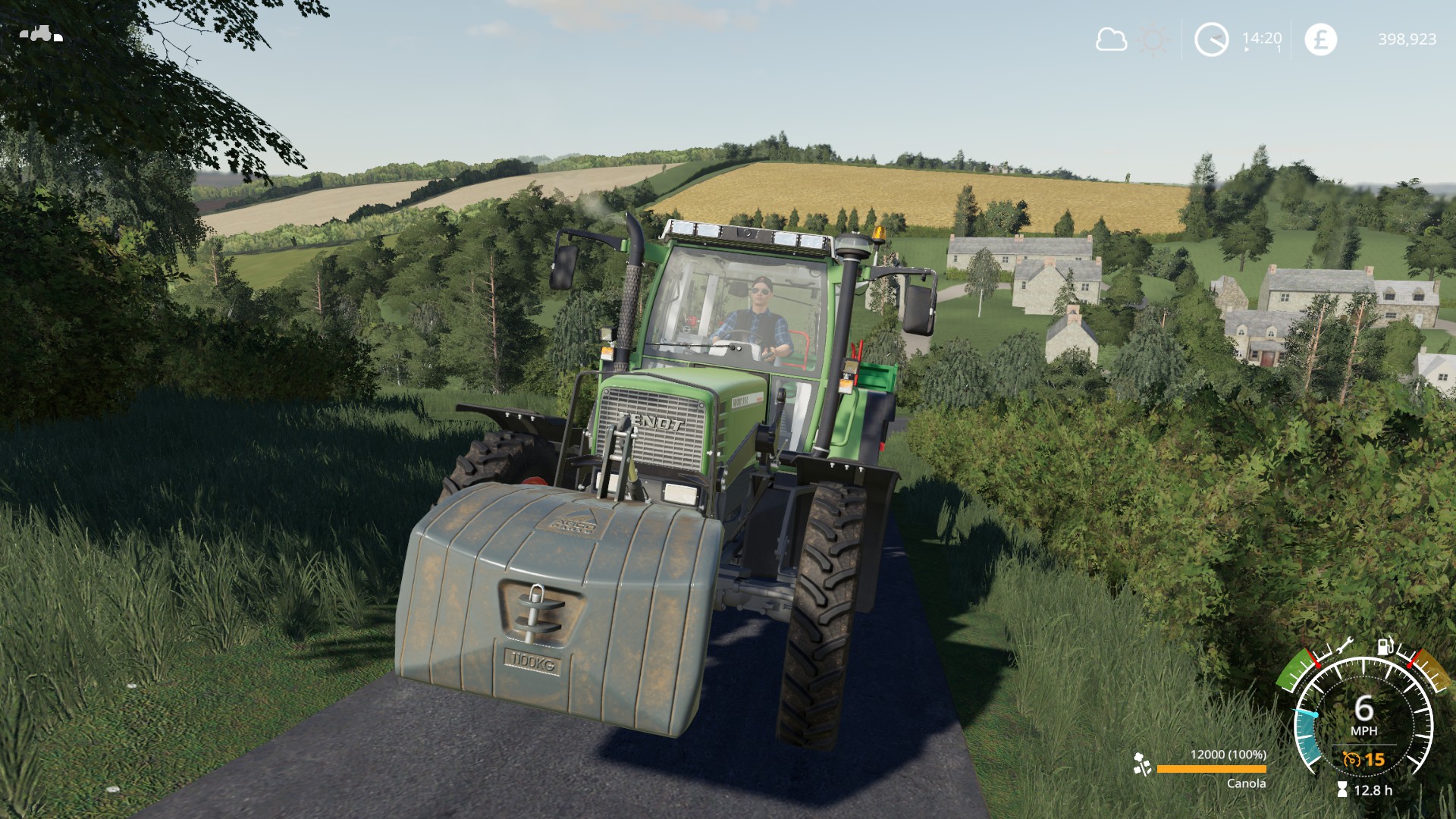Click the Canola fill-level icon

(1141, 764)
